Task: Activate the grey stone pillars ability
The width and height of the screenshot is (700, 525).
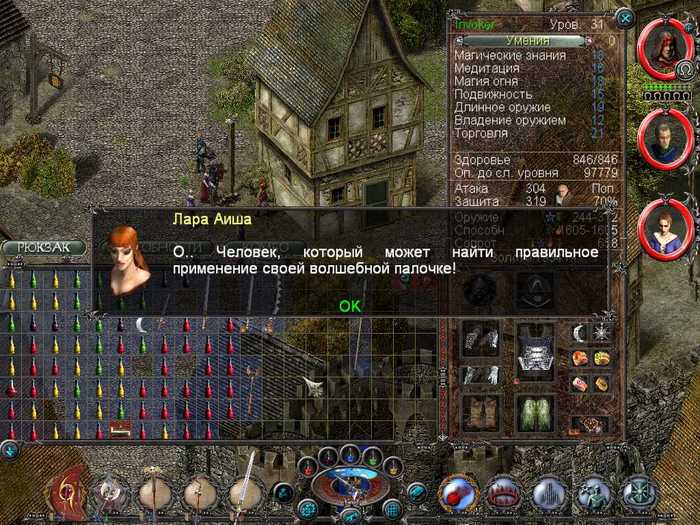Action: [548, 493]
